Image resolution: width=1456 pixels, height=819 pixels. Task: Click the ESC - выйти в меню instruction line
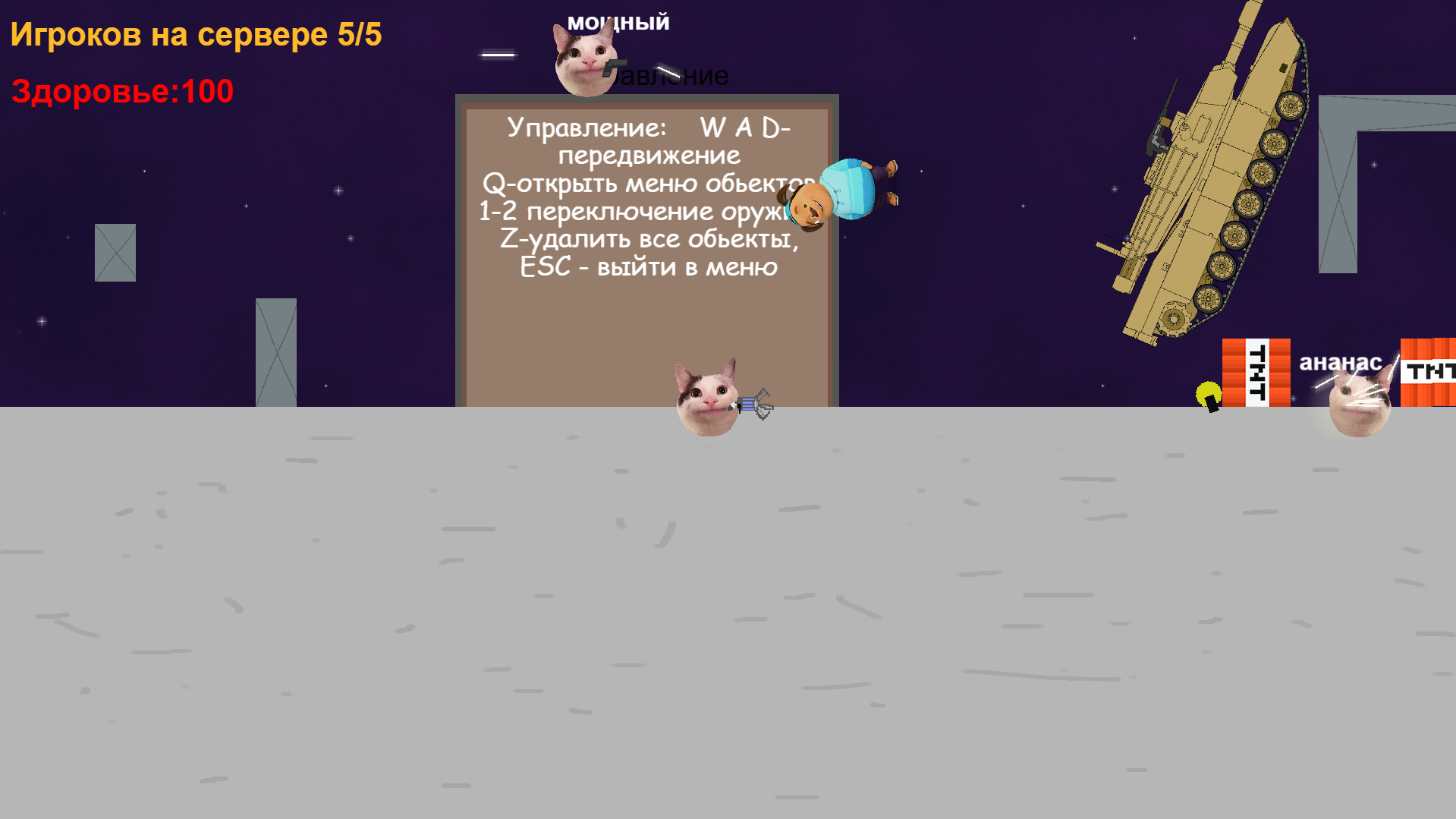tap(649, 266)
